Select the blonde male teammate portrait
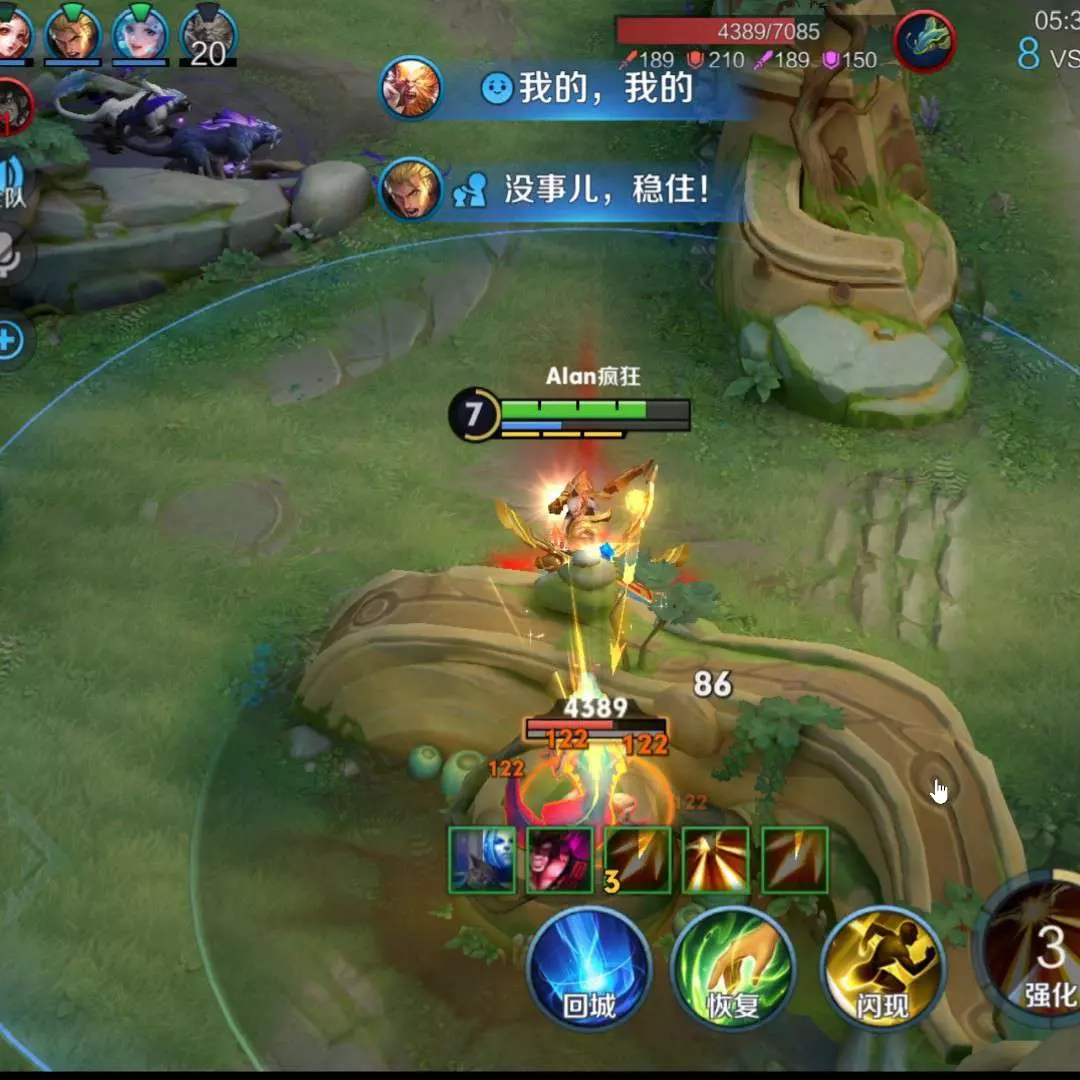This screenshot has width=1080, height=1080. (x=73, y=33)
